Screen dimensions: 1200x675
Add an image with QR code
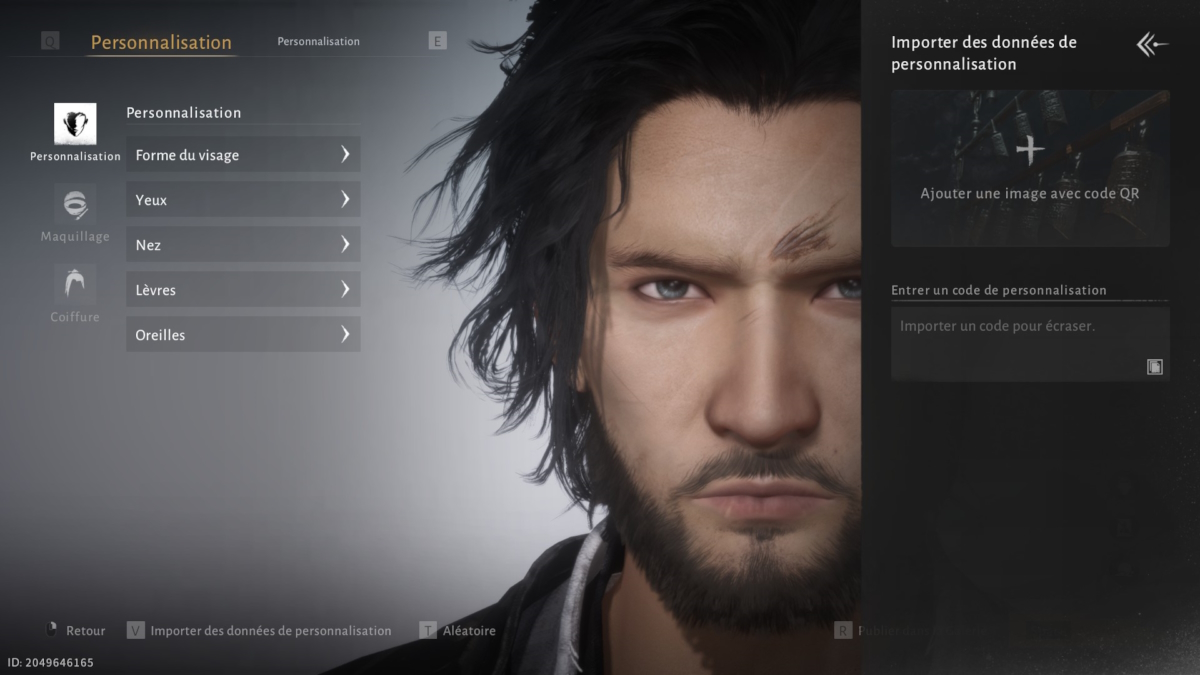1030,168
